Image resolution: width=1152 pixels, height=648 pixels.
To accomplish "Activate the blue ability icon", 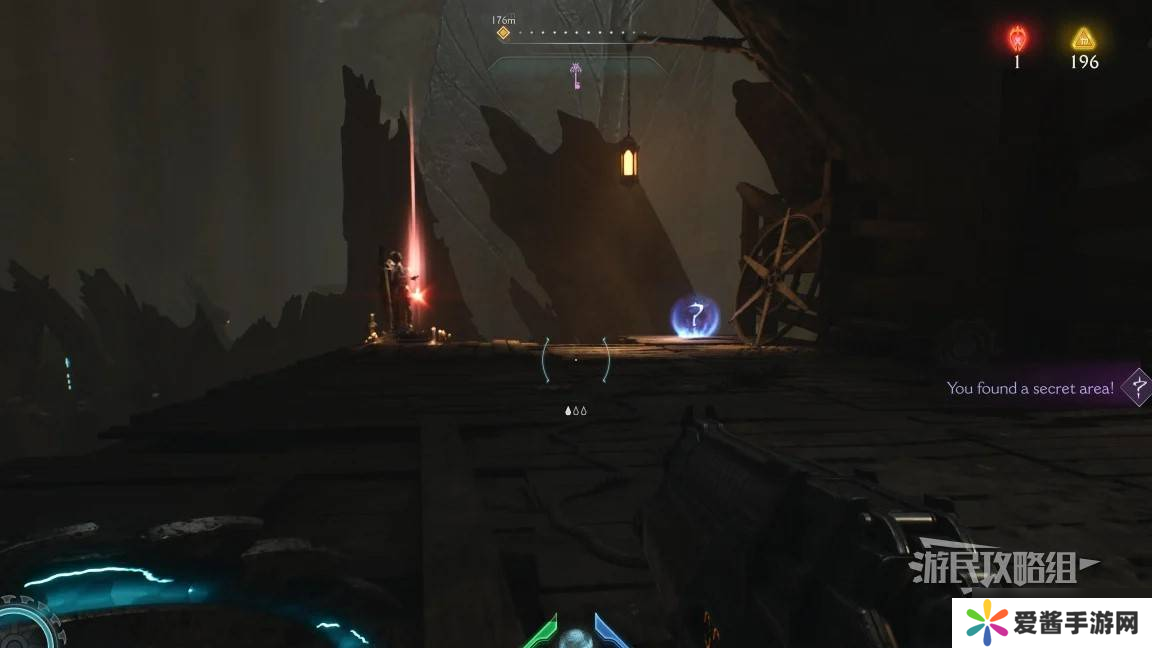I will click(608, 633).
